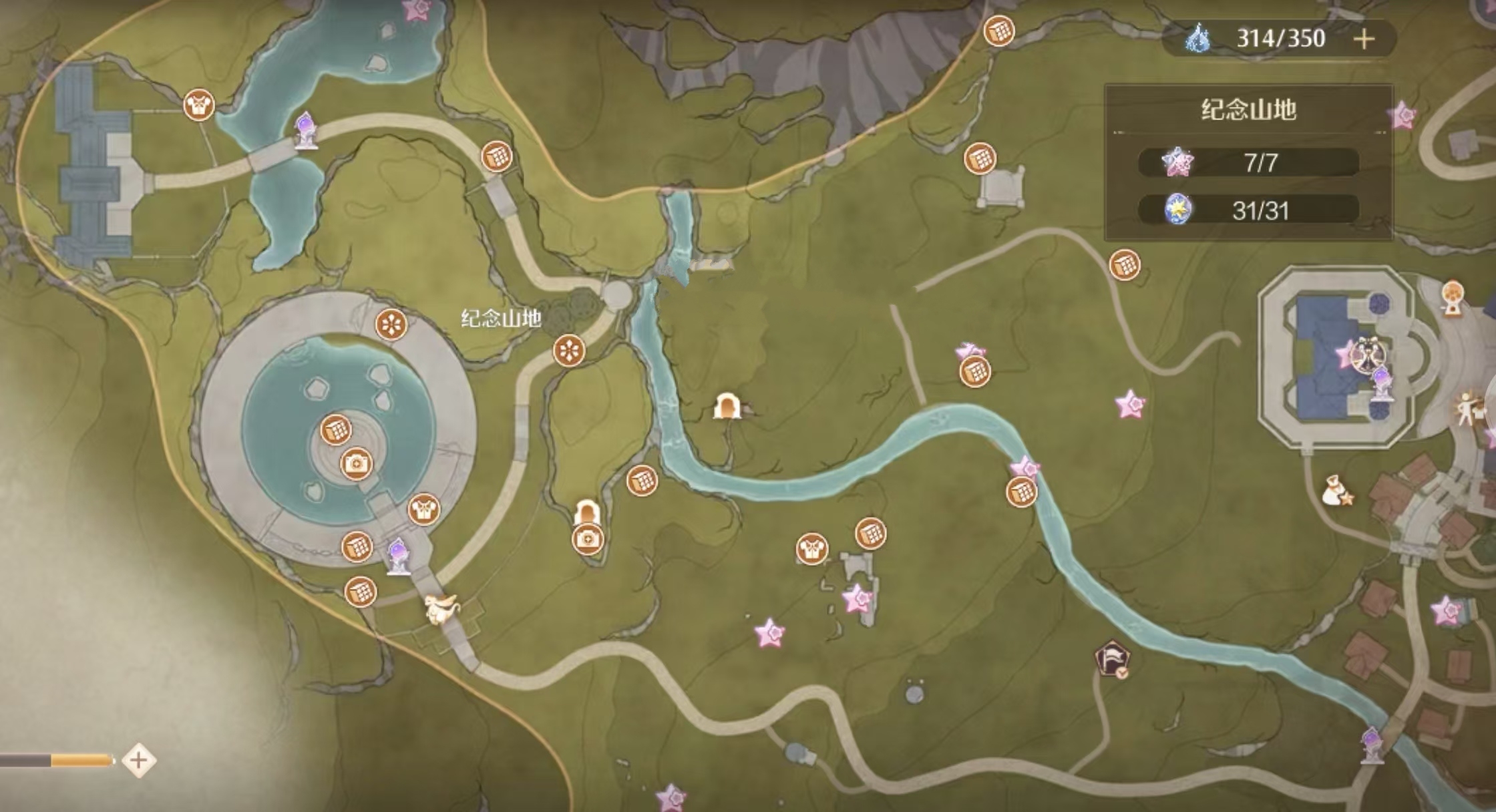Open the glowing character figure marker
This screenshot has height=812, width=1496.
(x=1469, y=409)
